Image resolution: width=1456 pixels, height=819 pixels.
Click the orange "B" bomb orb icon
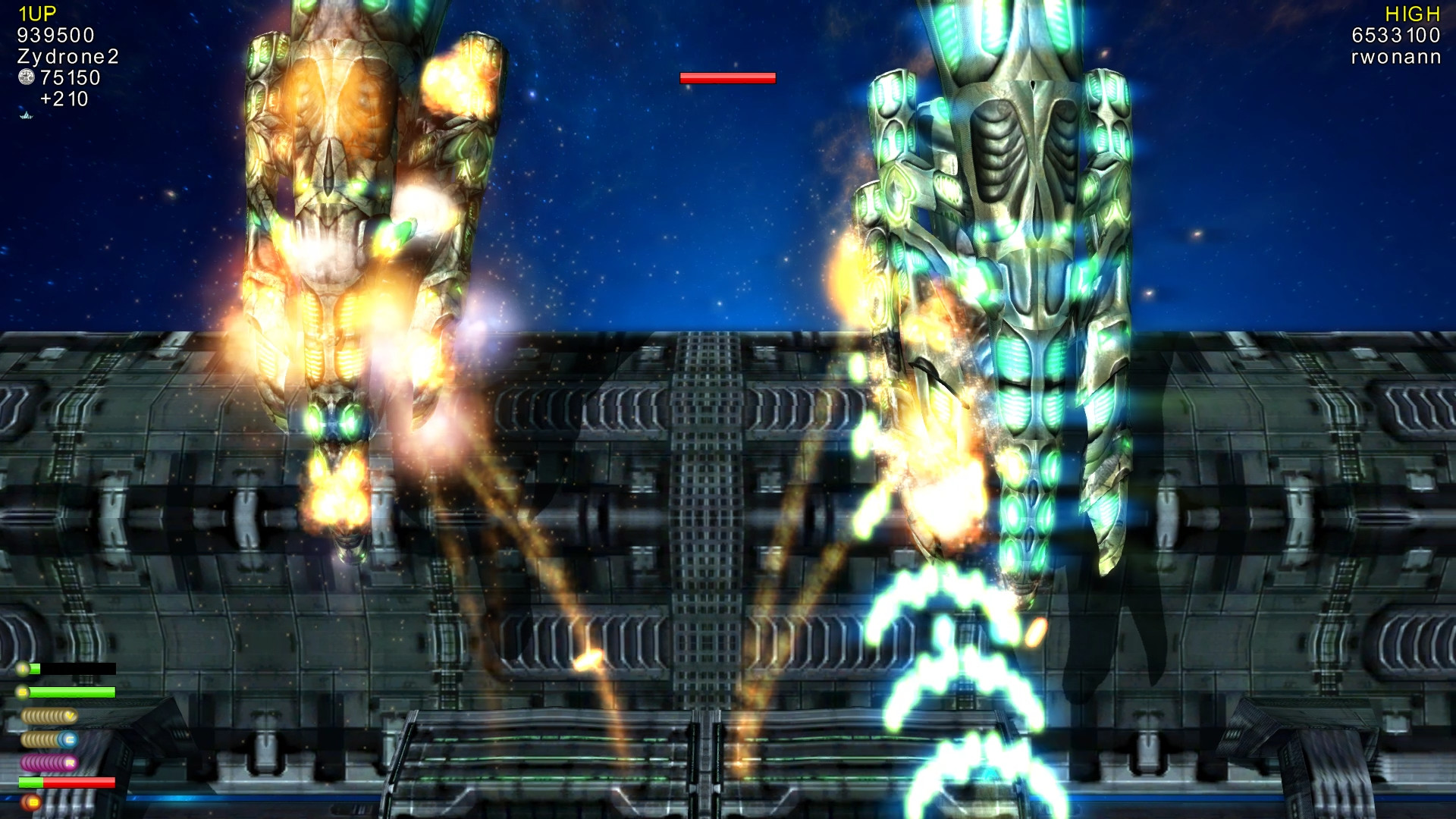tap(31, 802)
